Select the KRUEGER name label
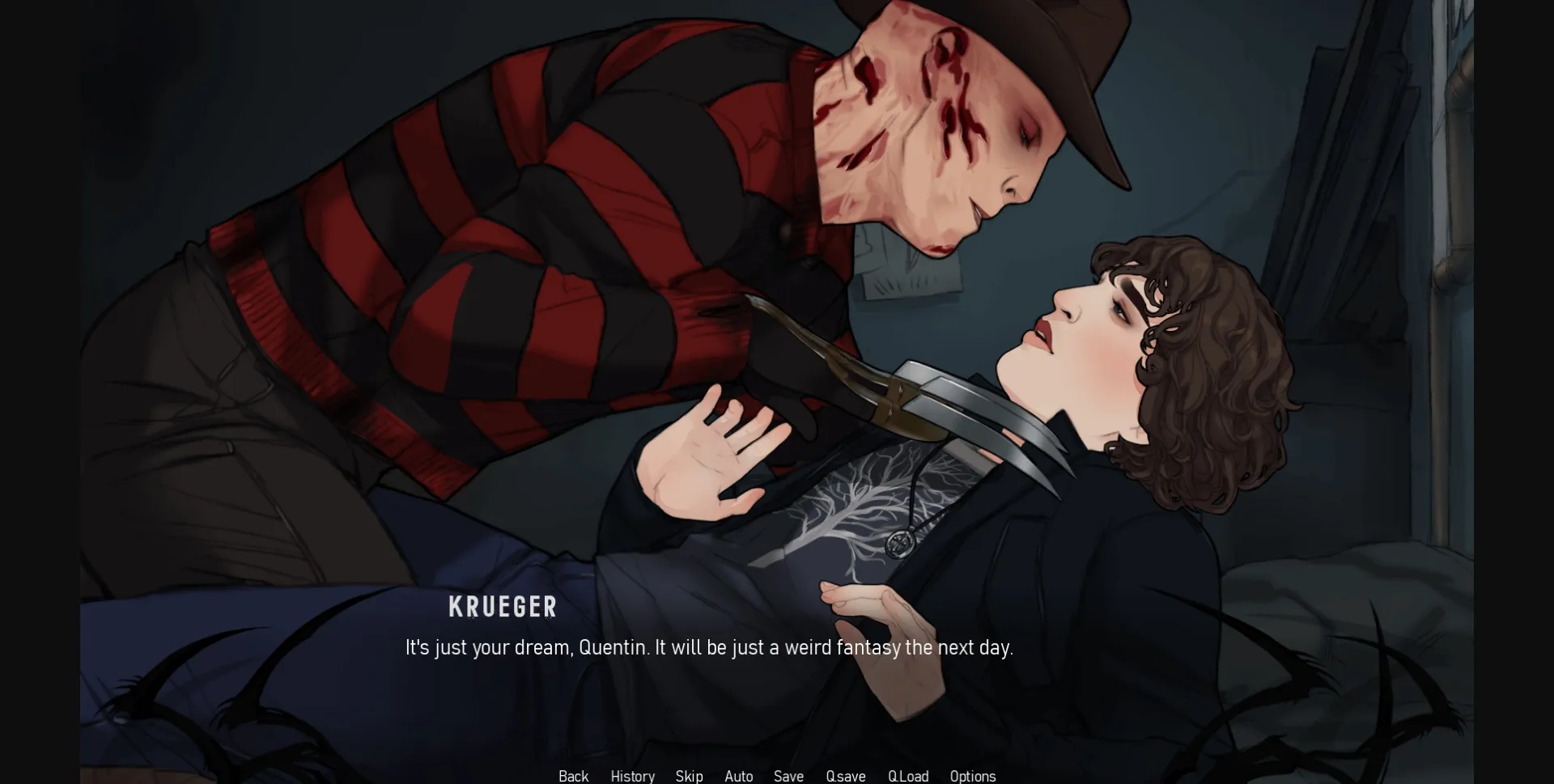 [503, 607]
